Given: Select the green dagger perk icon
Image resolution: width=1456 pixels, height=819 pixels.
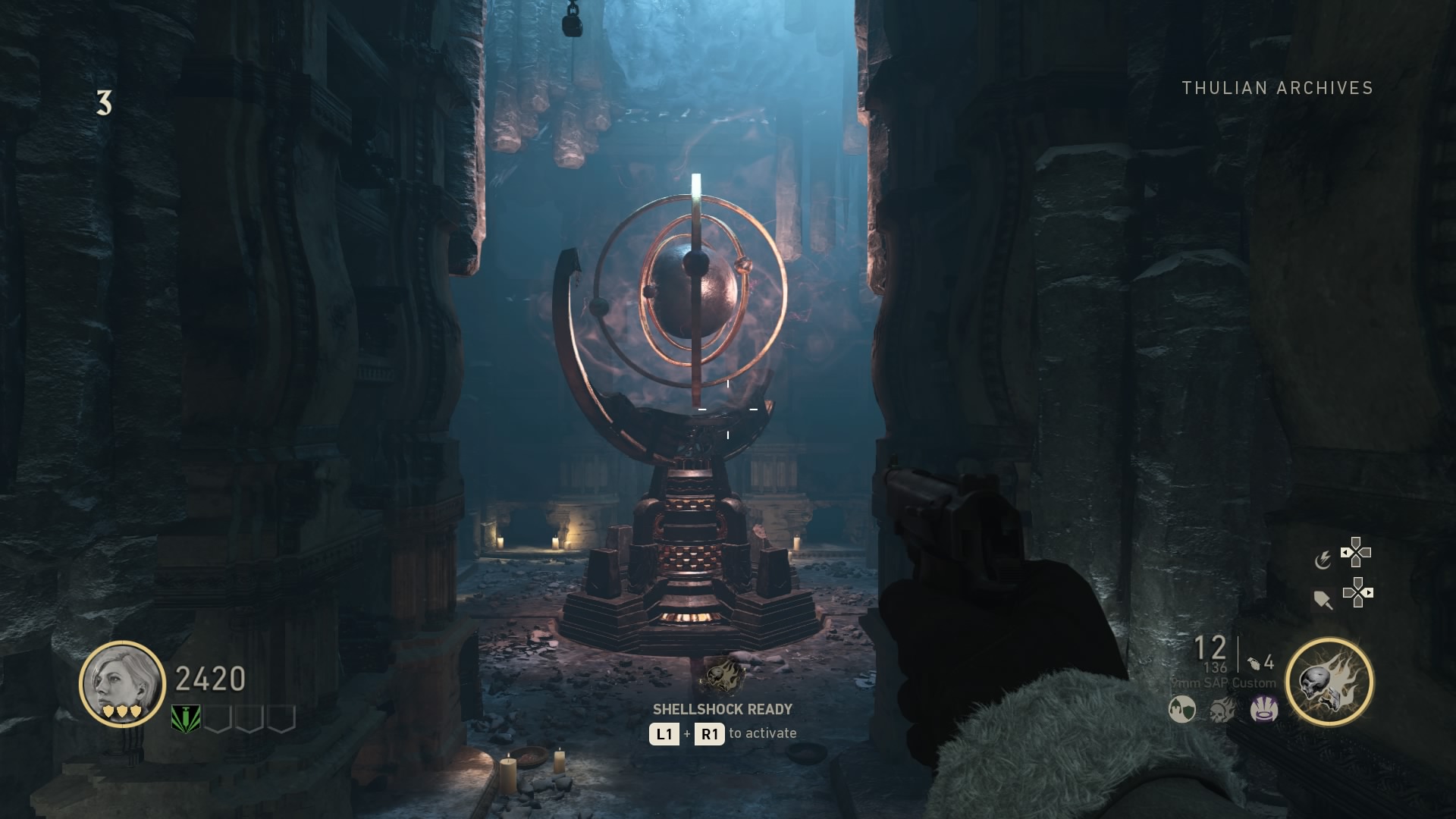Looking at the screenshot, I should [x=186, y=719].
